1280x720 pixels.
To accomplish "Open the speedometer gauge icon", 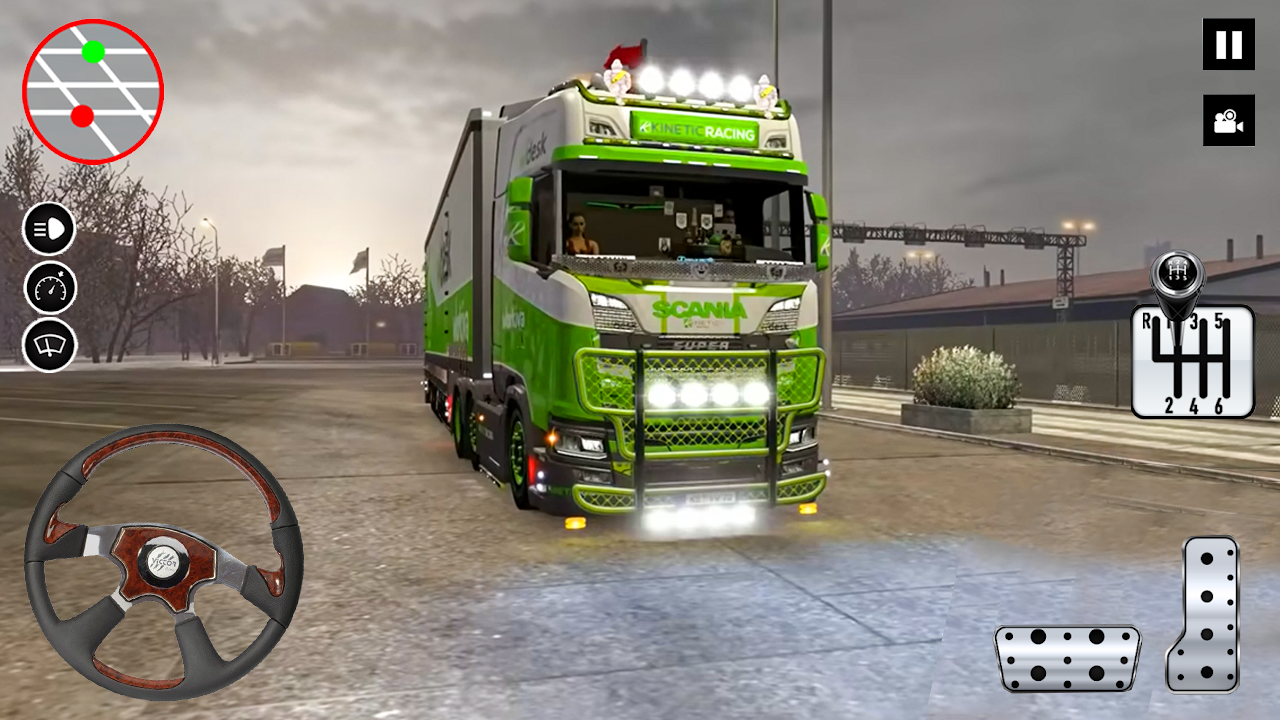I will 47,289.
